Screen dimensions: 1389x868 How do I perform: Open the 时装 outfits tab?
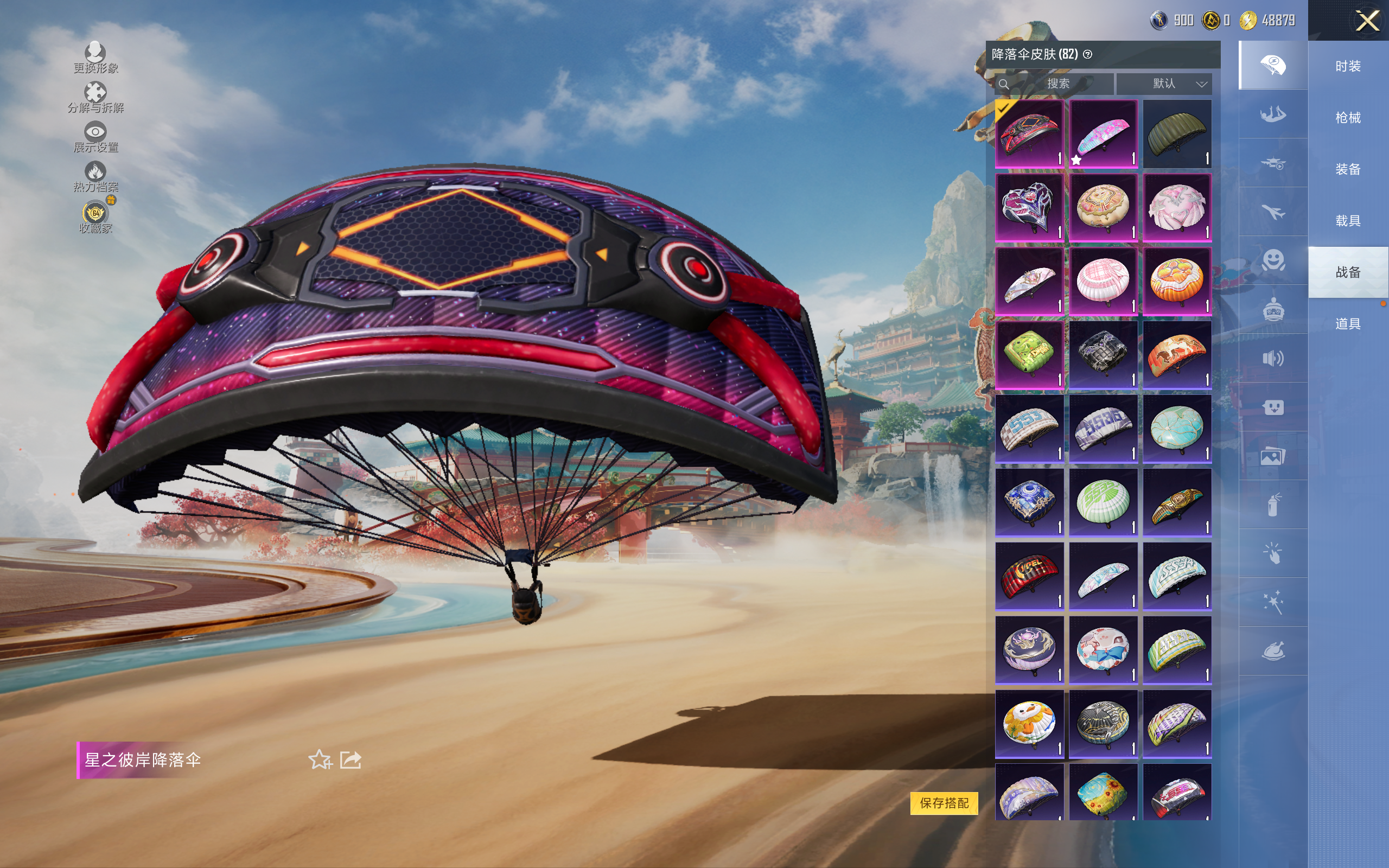[1348, 67]
